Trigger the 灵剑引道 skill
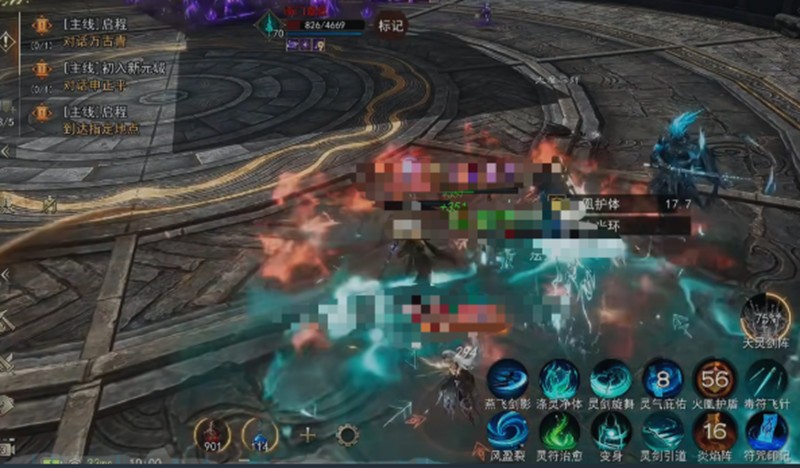Screen dimensions: 800x468 (661, 430)
